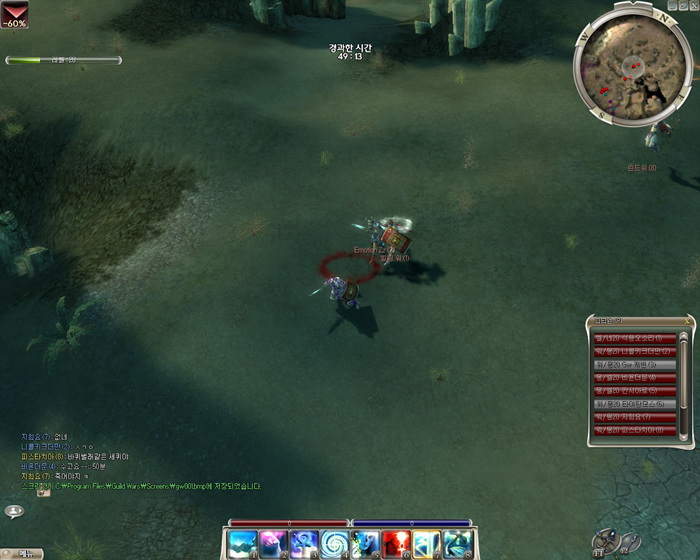The width and height of the screenshot is (700, 560).
Task: Select party member 2 in the list
Action: point(635,352)
